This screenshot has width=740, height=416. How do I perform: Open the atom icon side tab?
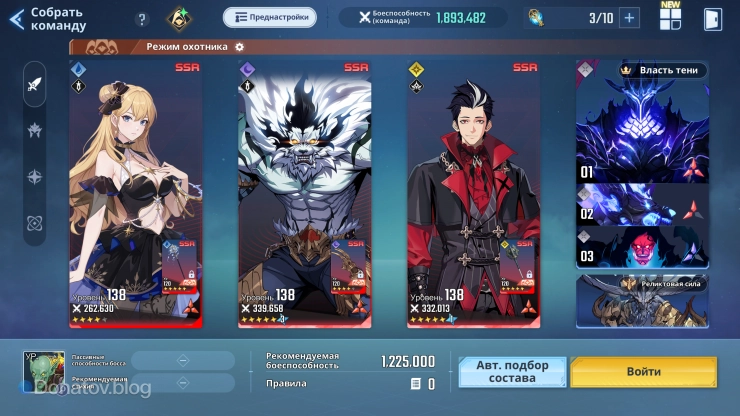tap(35, 222)
